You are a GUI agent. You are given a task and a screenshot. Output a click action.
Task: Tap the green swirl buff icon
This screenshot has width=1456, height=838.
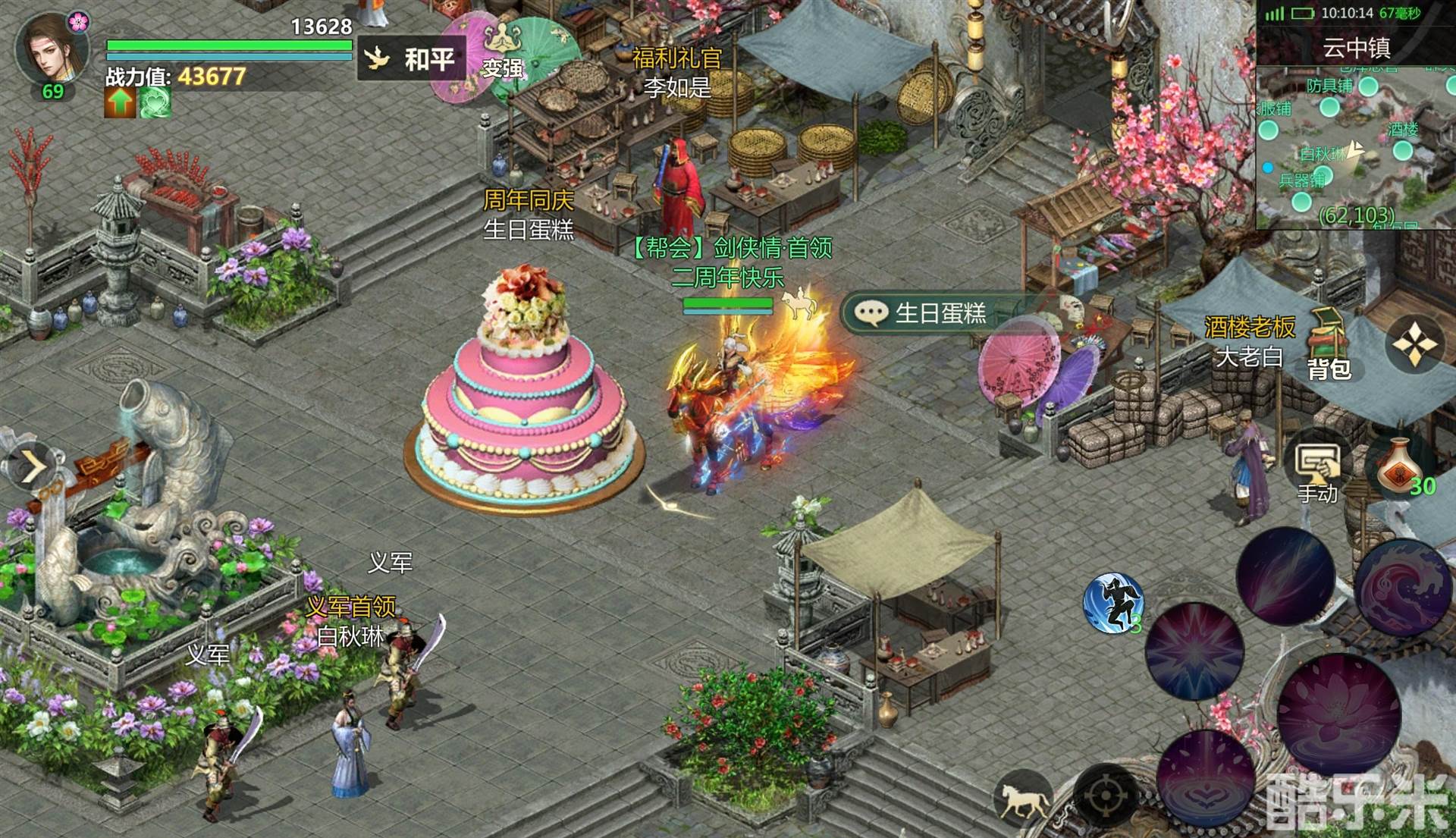click(x=155, y=103)
